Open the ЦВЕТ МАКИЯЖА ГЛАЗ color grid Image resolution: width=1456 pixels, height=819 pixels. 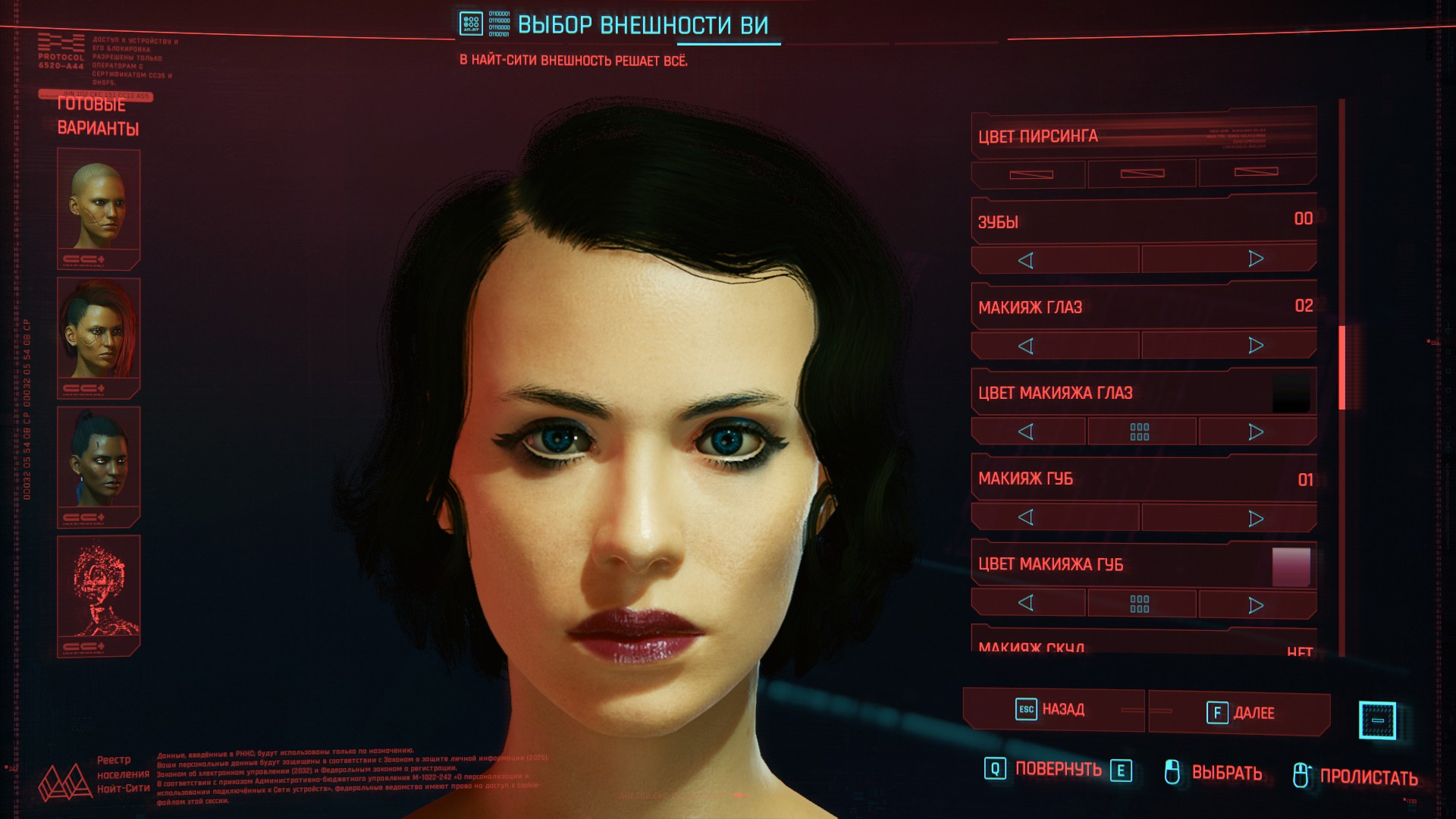pyautogui.click(x=1140, y=432)
